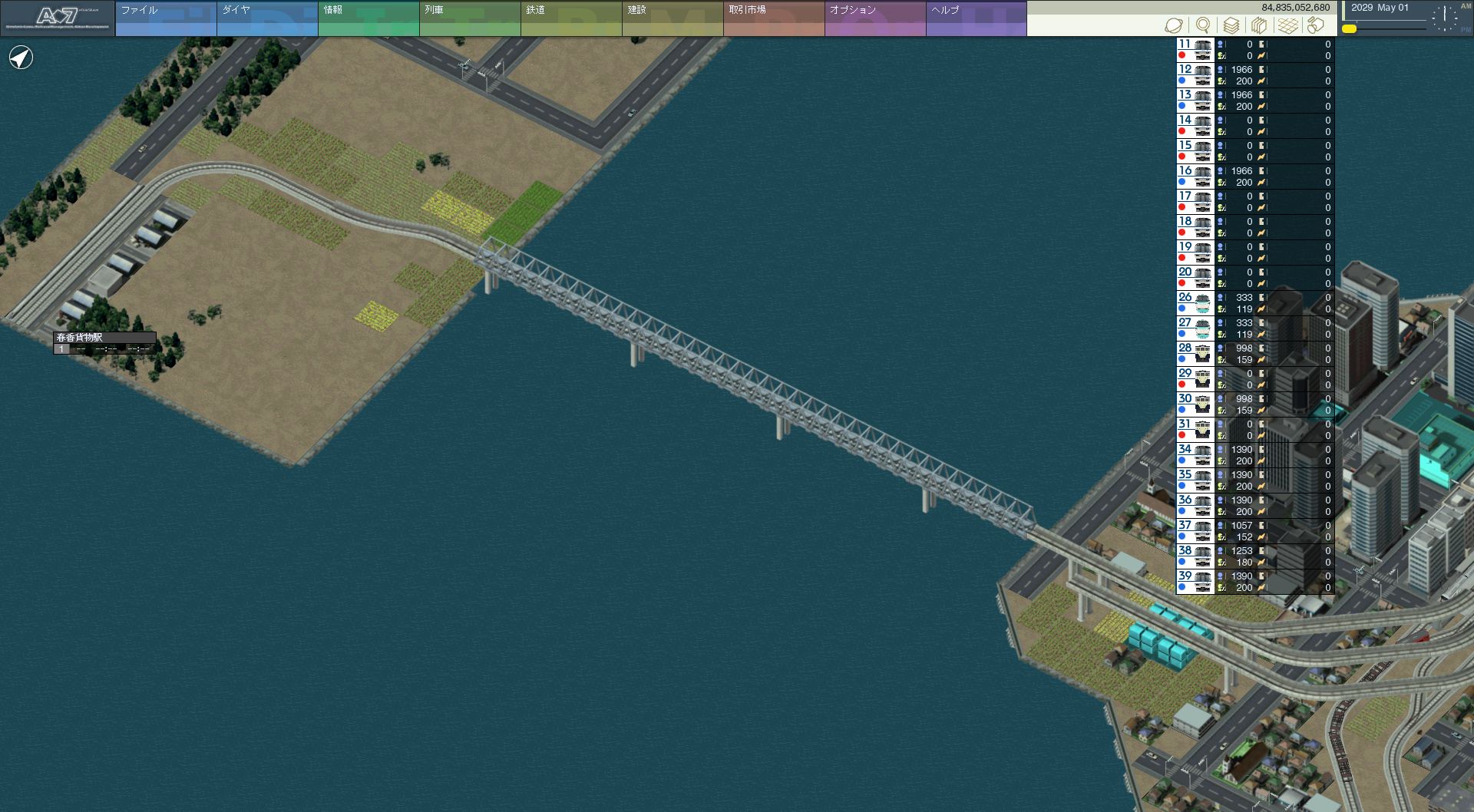Click the upright panels icon
The width and height of the screenshot is (1474, 812).
tap(1259, 25)
